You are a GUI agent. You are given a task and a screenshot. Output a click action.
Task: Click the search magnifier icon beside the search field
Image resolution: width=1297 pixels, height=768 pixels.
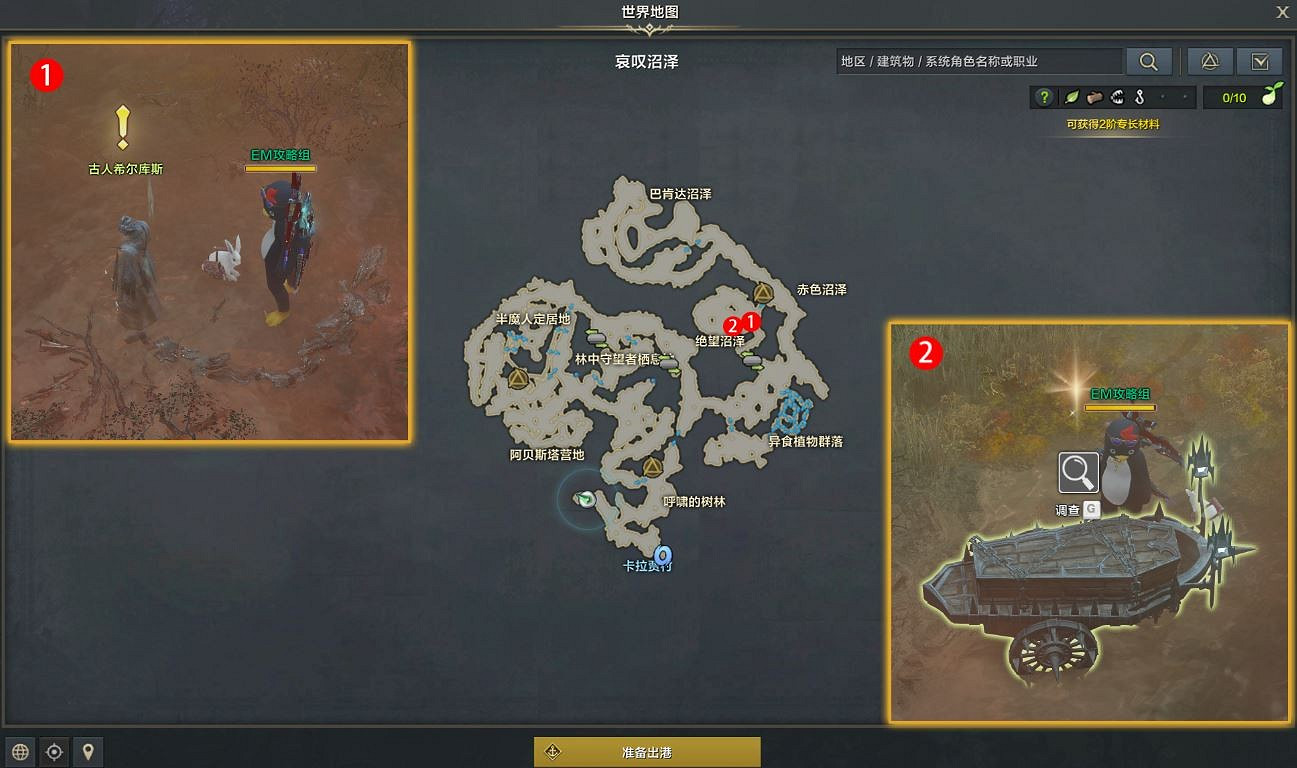point(1148,61)
